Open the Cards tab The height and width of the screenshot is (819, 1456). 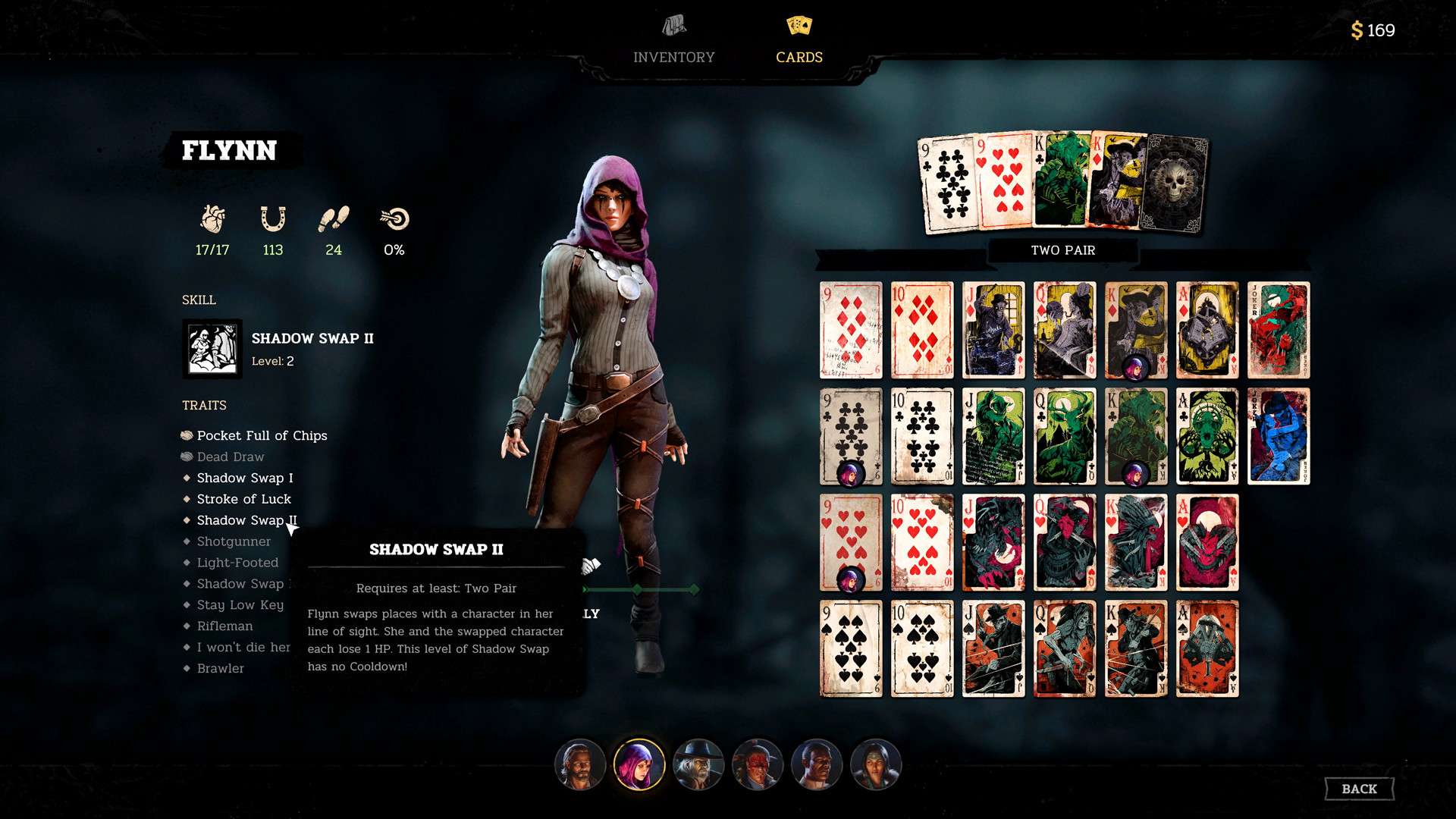(799, 41)
